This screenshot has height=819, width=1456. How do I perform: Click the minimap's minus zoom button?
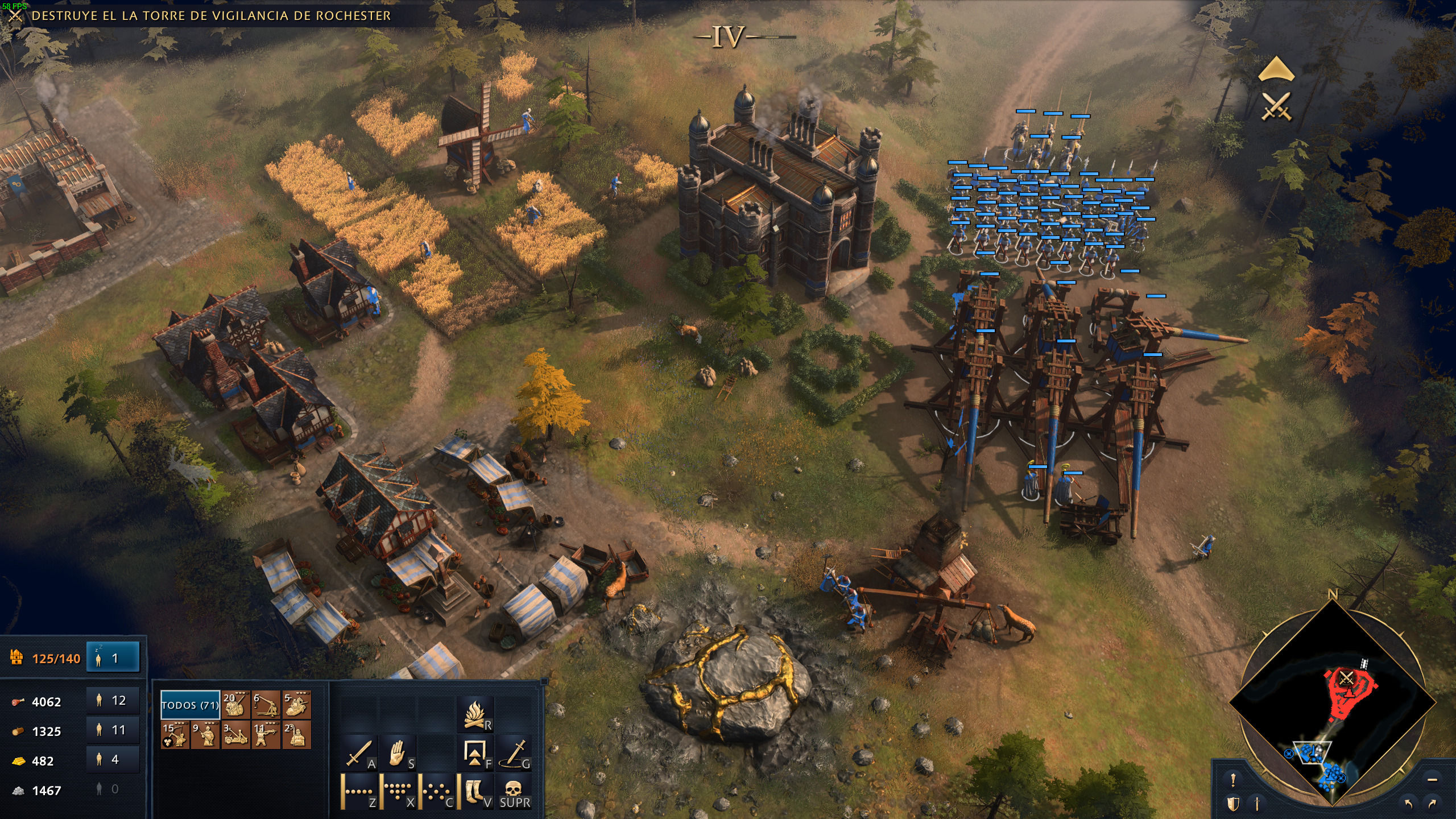1432,779
